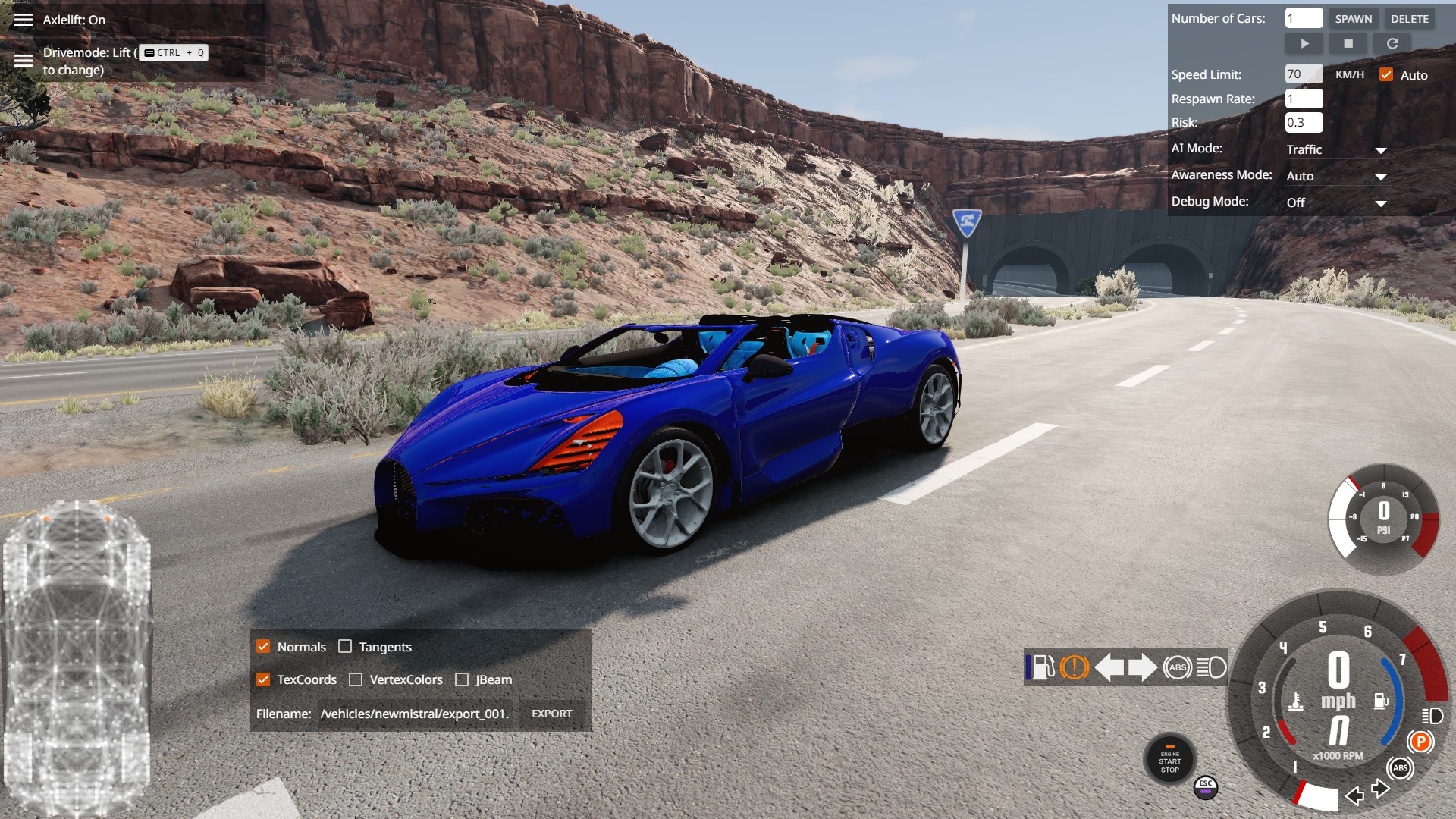Edit the export Filename field
This screenshot has height=819, width=1456.
point(415,714)
